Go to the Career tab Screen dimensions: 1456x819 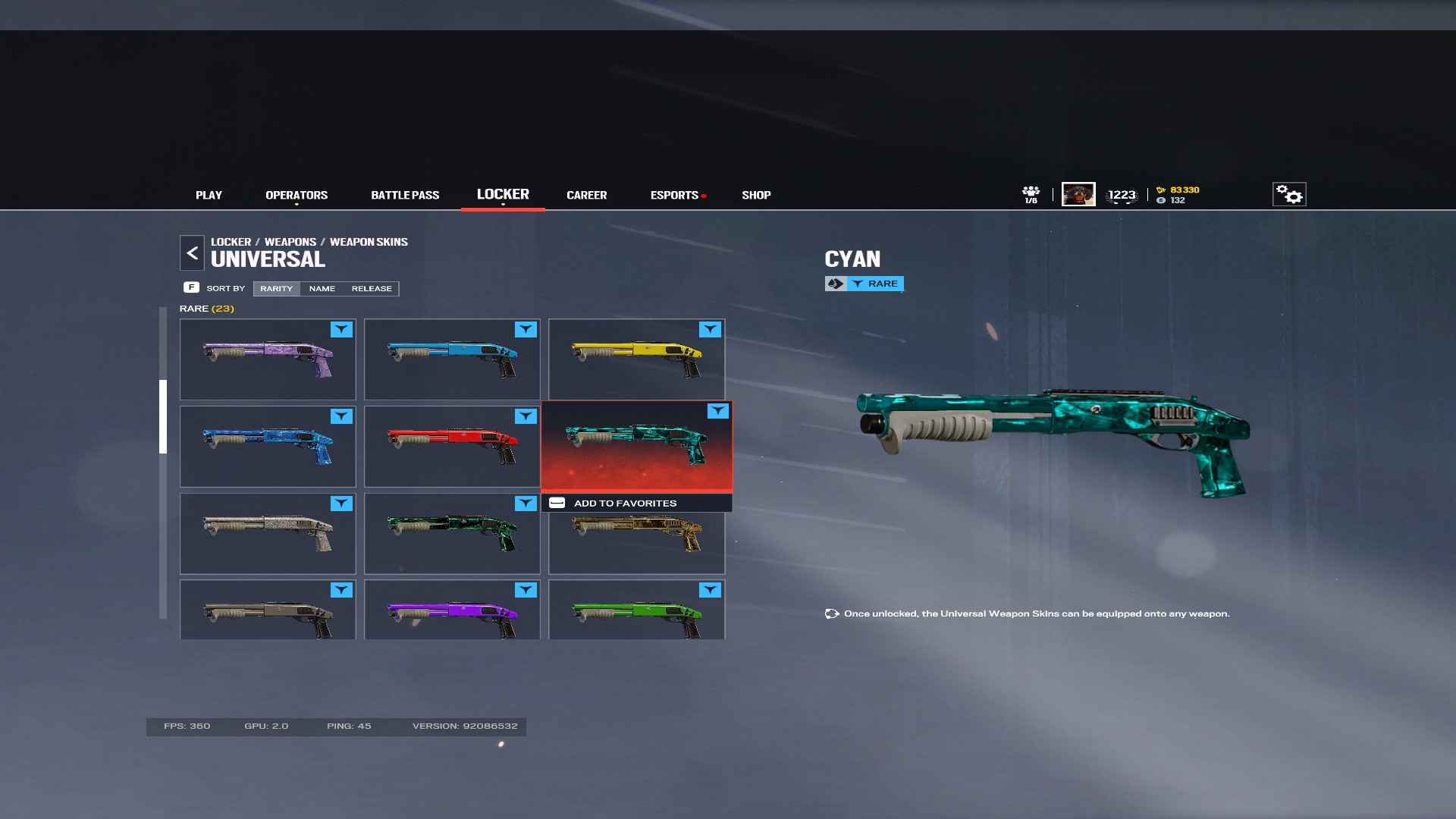[586, 195]
